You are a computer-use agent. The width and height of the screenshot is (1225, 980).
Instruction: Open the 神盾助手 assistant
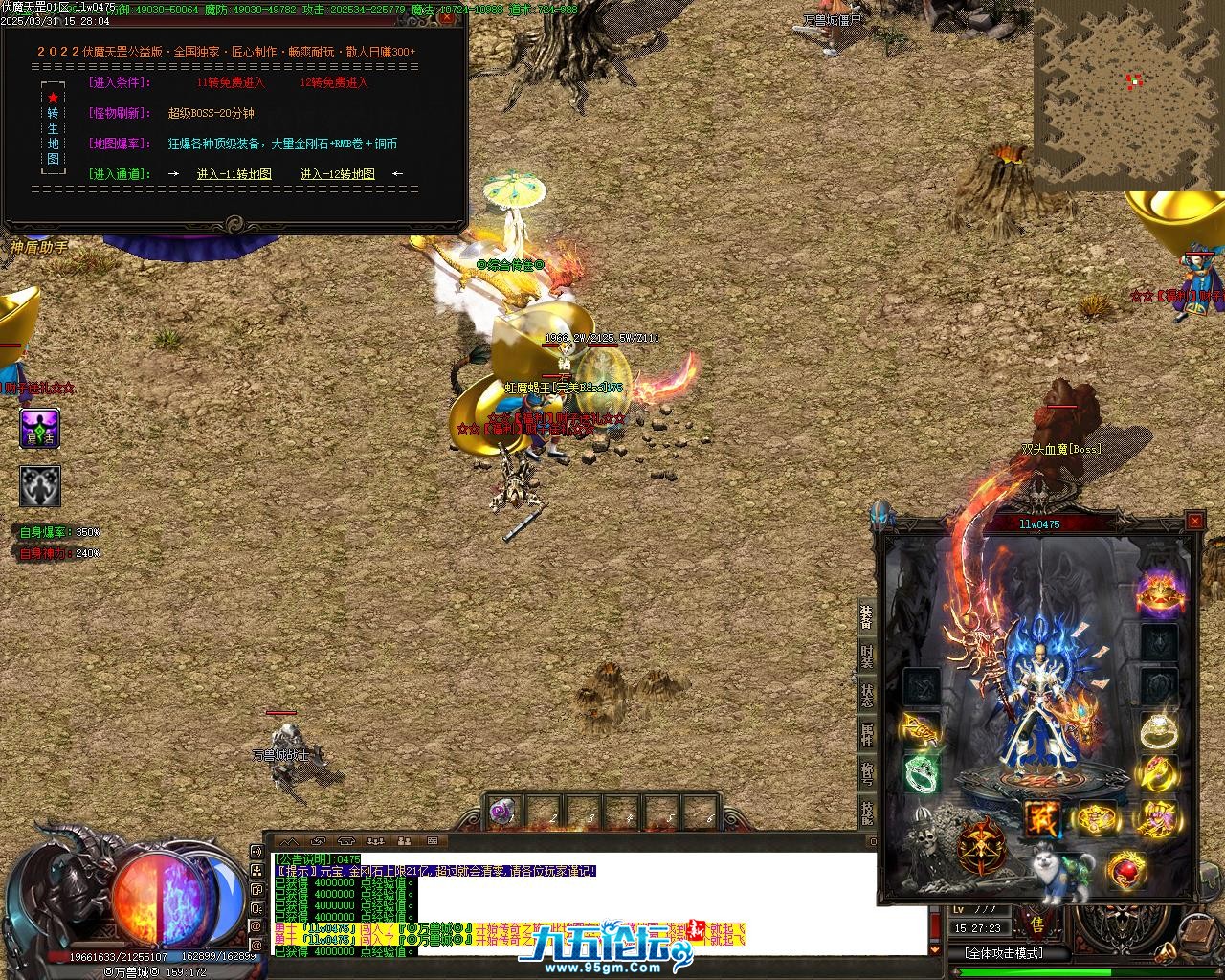[x=40, y=247]
